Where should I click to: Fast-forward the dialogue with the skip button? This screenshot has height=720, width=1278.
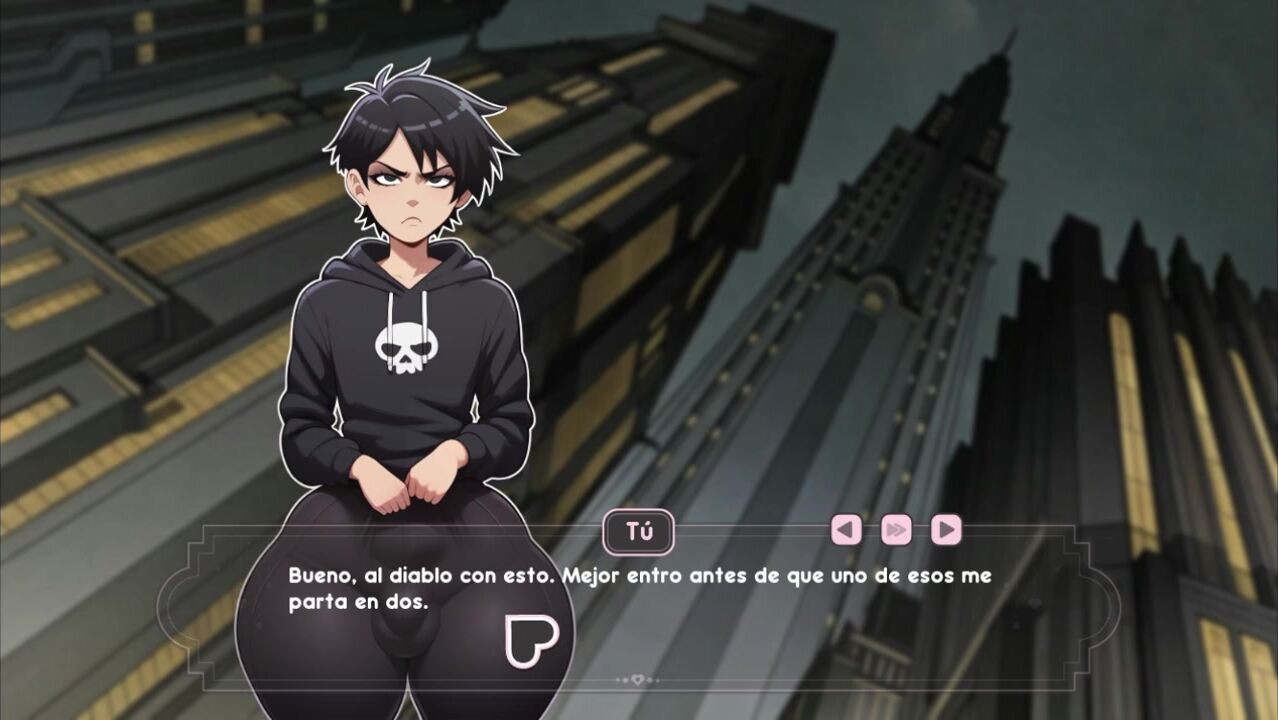coord(896,530)
